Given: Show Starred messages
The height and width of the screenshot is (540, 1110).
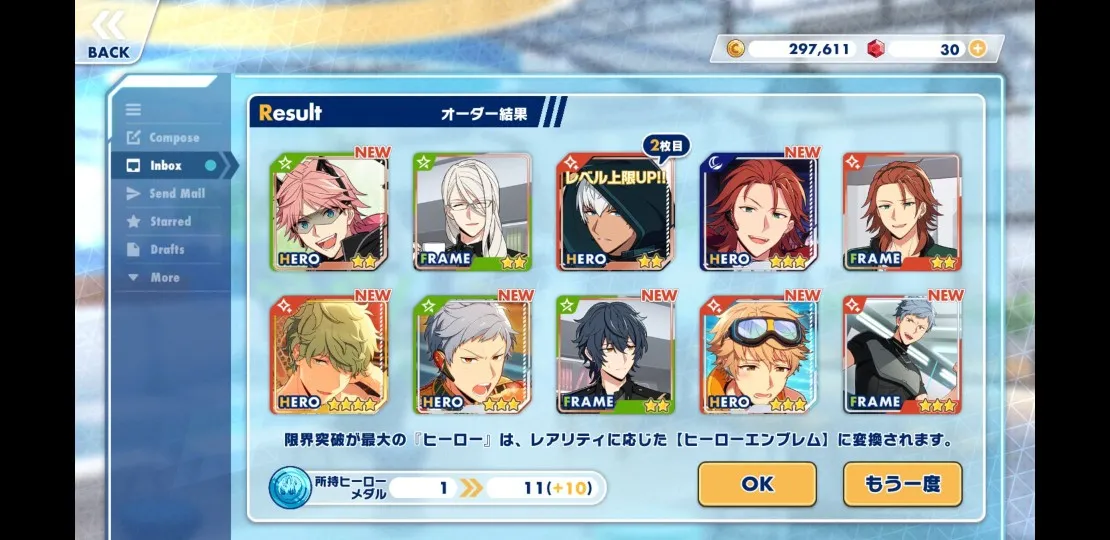Looking at the screenshot, I should 170,222.
